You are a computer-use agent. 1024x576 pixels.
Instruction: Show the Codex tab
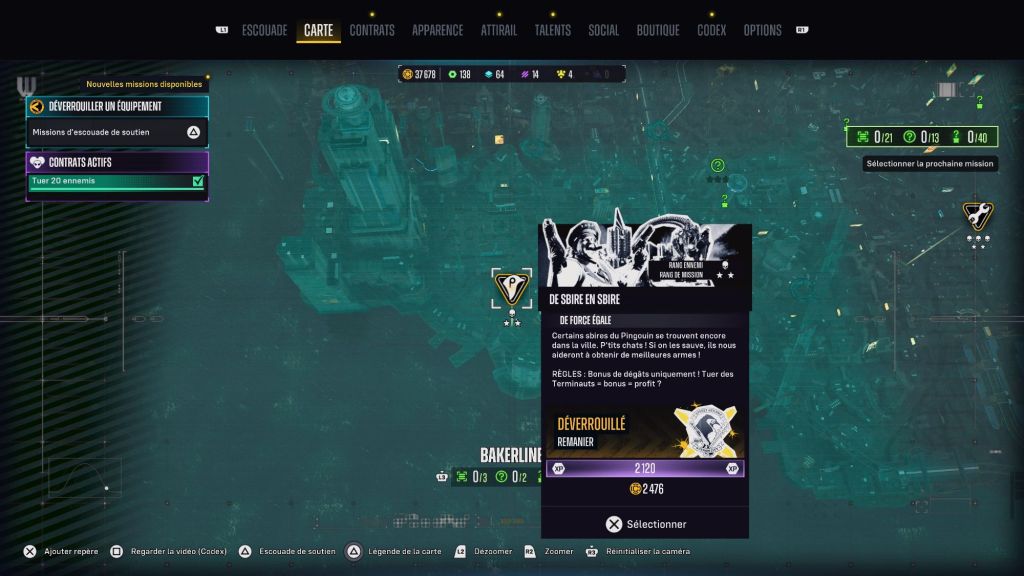pos(711,30)
